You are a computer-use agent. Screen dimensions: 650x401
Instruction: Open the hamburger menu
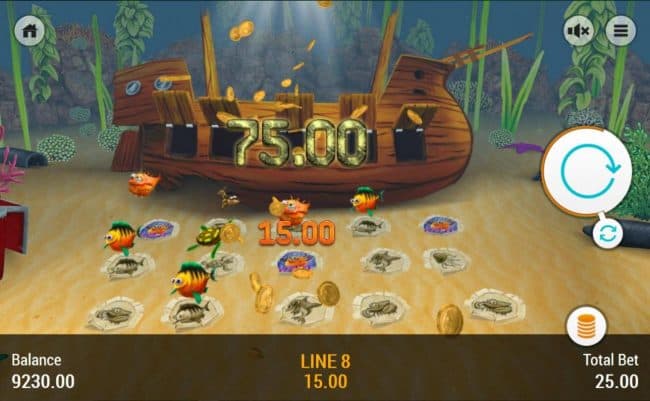click(620, 31)
